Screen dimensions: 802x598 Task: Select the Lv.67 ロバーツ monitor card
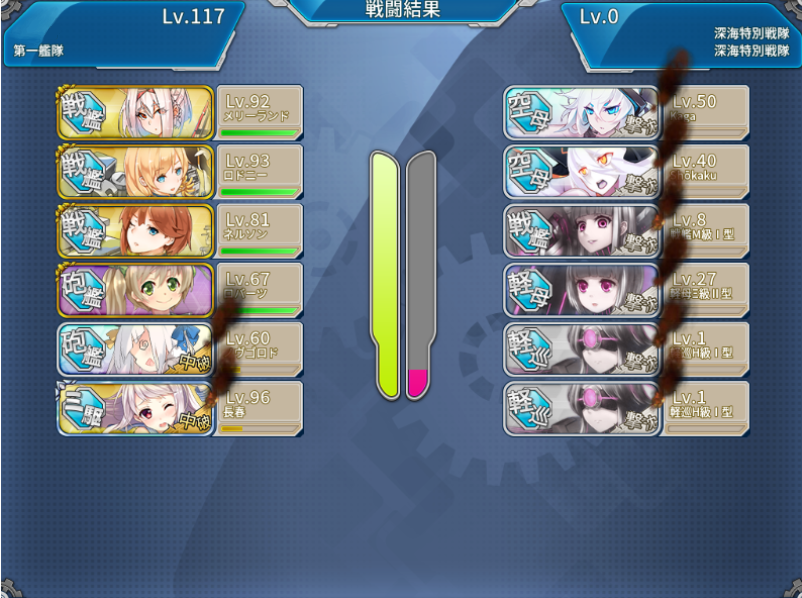tap(180, 289)
